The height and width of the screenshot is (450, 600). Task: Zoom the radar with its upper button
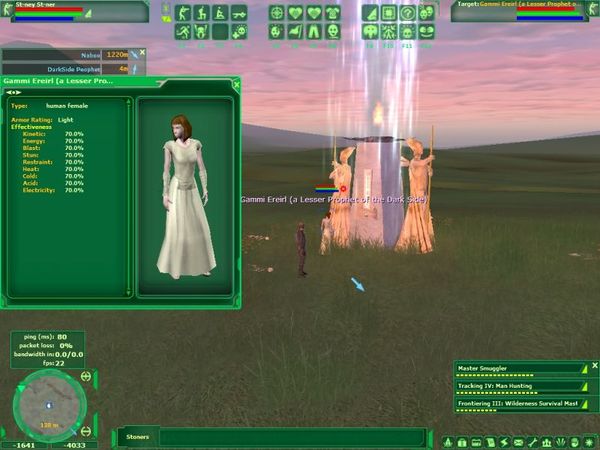pos(86,377)
